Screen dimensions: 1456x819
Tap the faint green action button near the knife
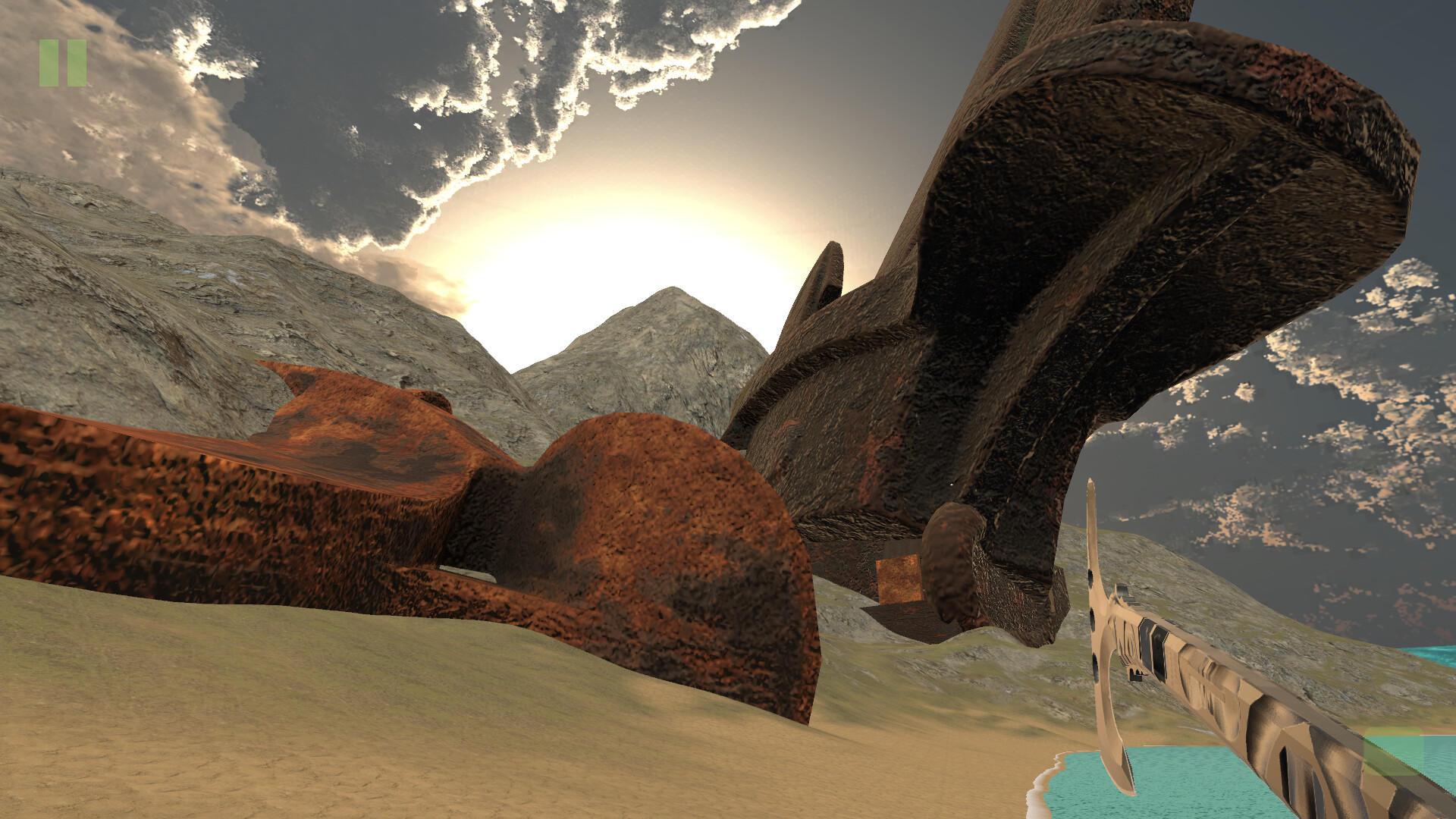1392,751
